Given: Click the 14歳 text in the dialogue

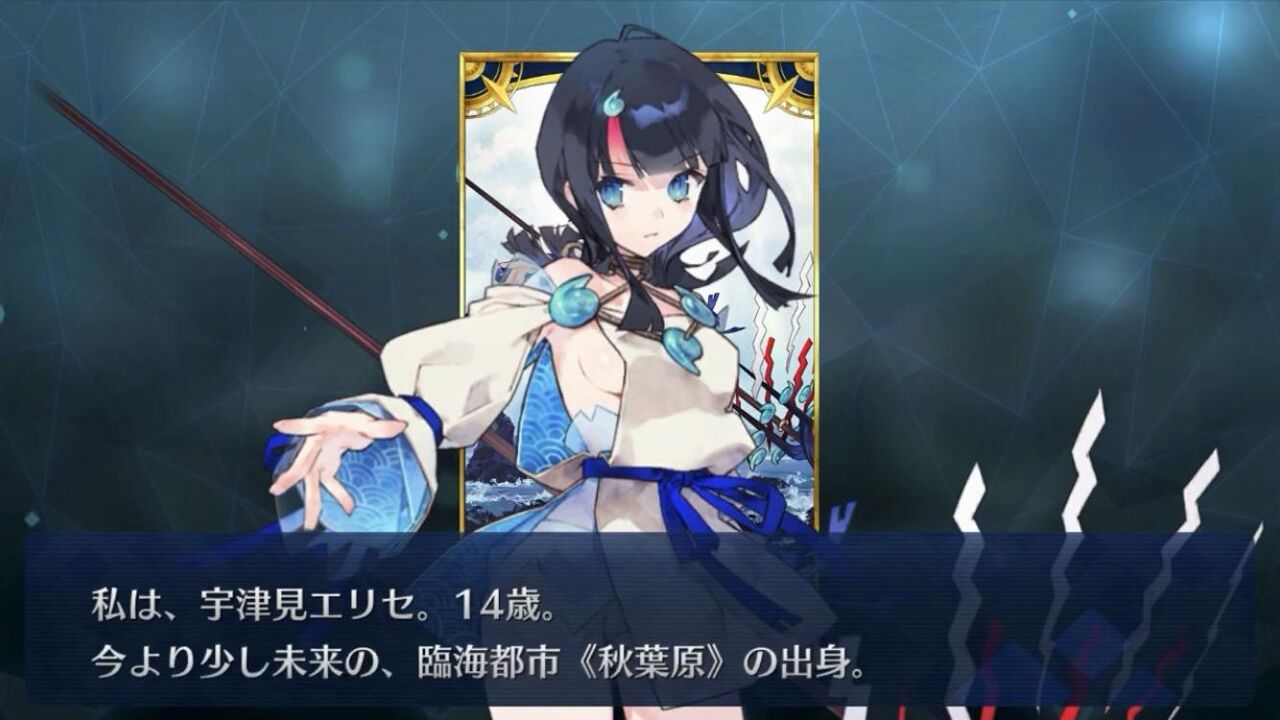Looking at the screenshot, I should [x=499, y=606].
